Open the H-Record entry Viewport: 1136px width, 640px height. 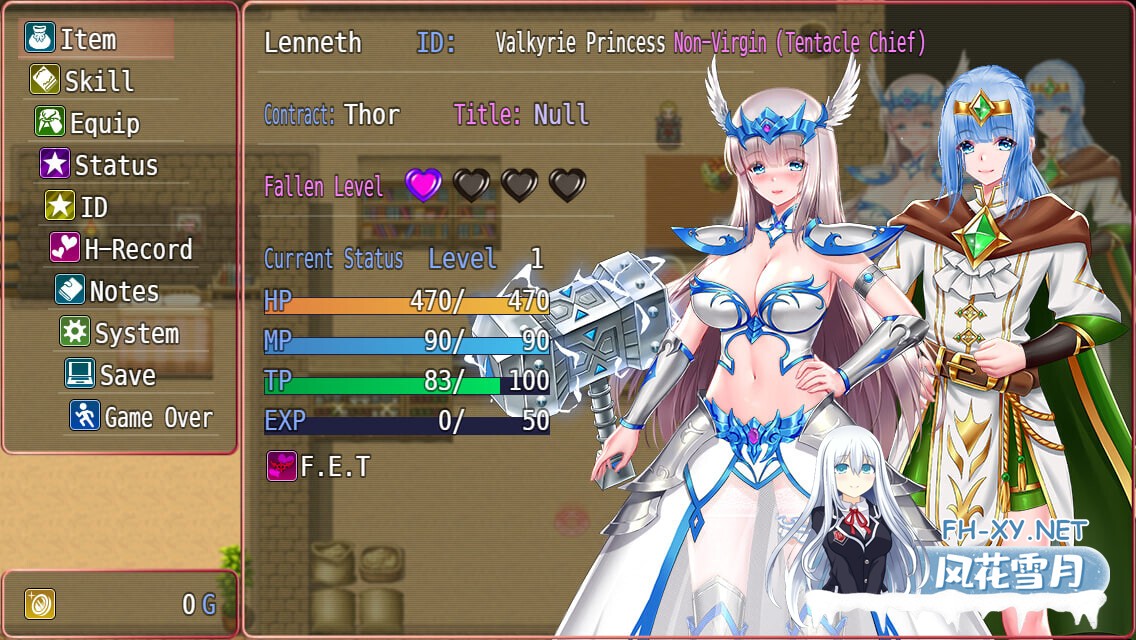pyautogui.click(x=137, y=249)
